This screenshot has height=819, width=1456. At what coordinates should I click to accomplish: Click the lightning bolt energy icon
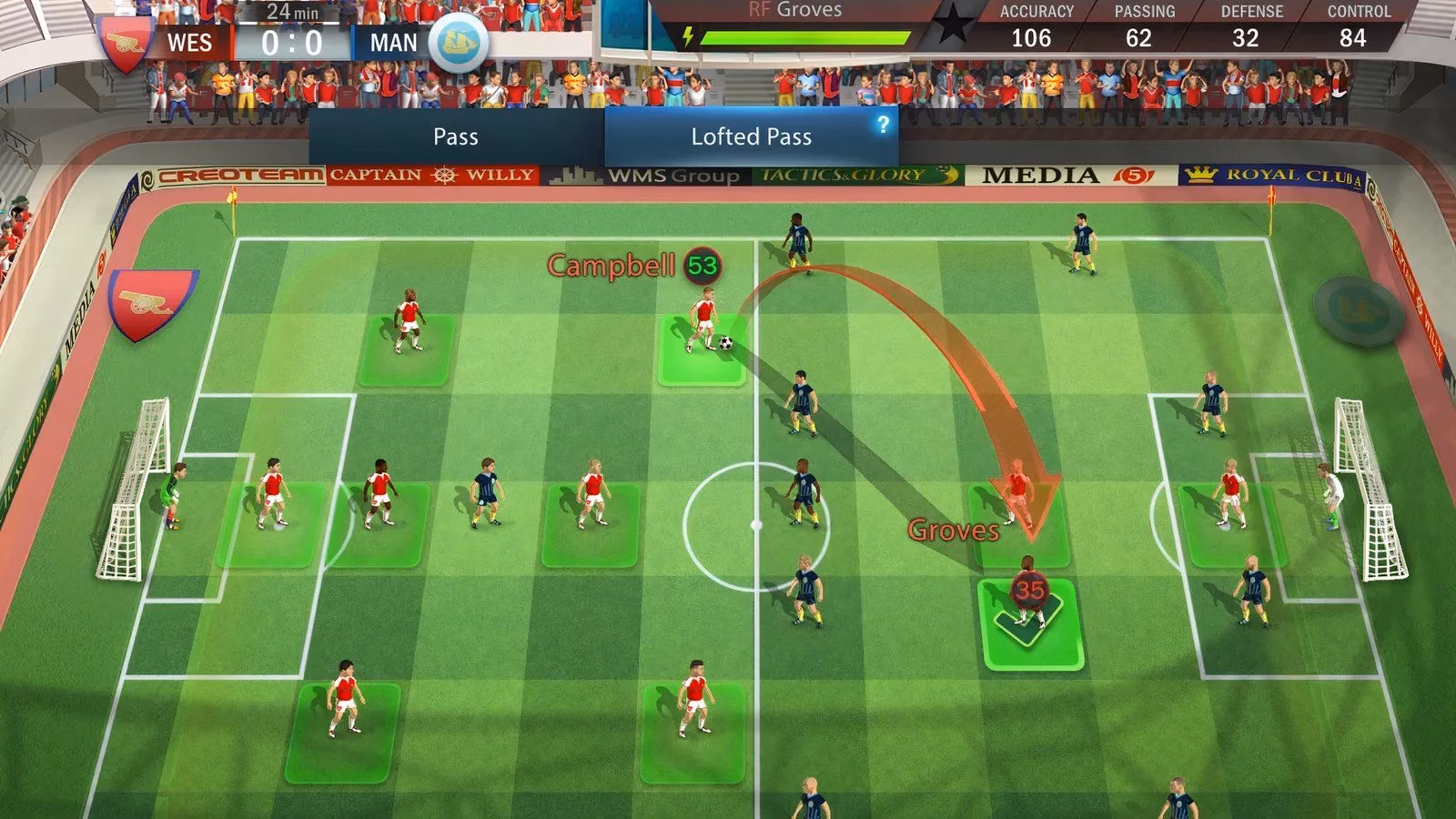pyautogui.click(x=687, y=35)
